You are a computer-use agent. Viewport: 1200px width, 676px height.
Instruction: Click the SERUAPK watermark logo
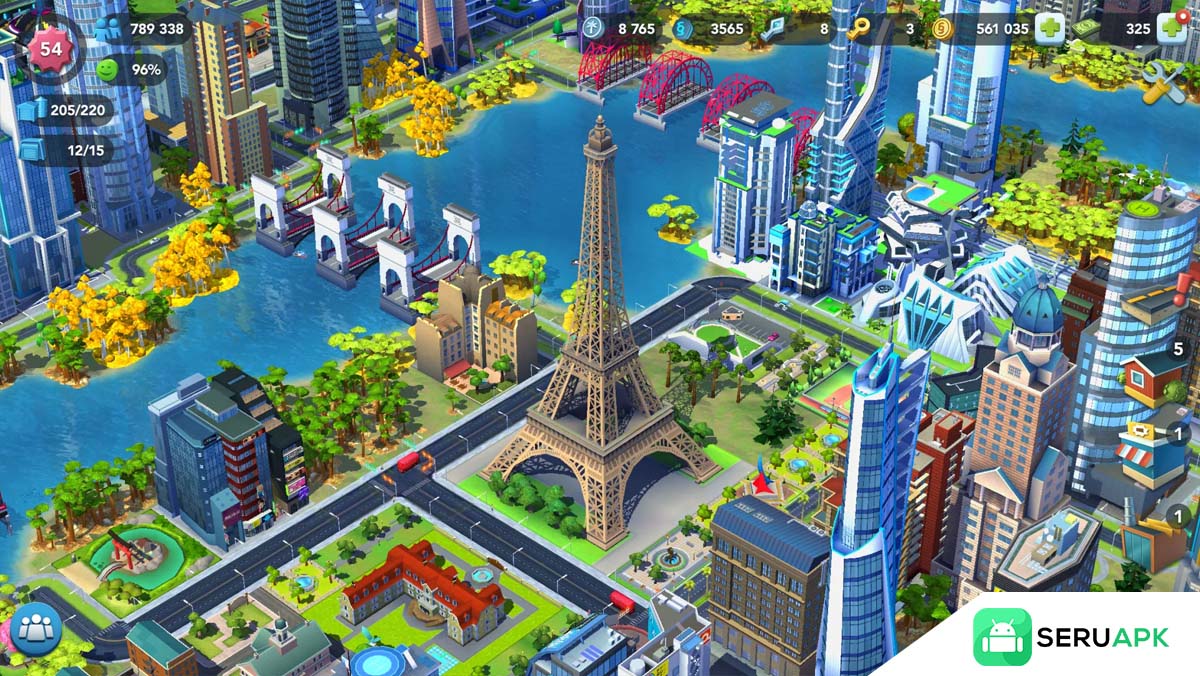coord(1070,637)
